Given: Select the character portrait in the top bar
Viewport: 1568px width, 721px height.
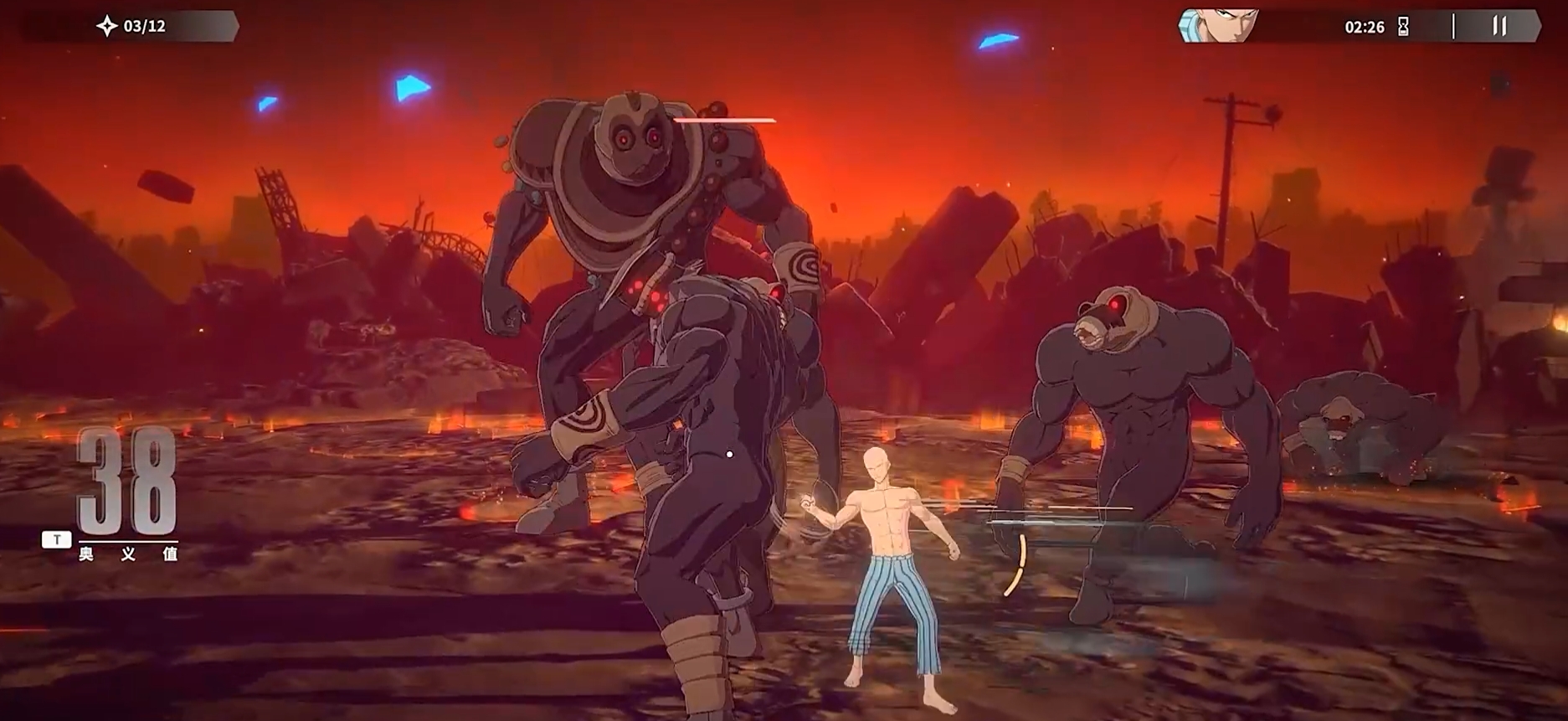Looking at the screenshot, I should [1219, 26].
